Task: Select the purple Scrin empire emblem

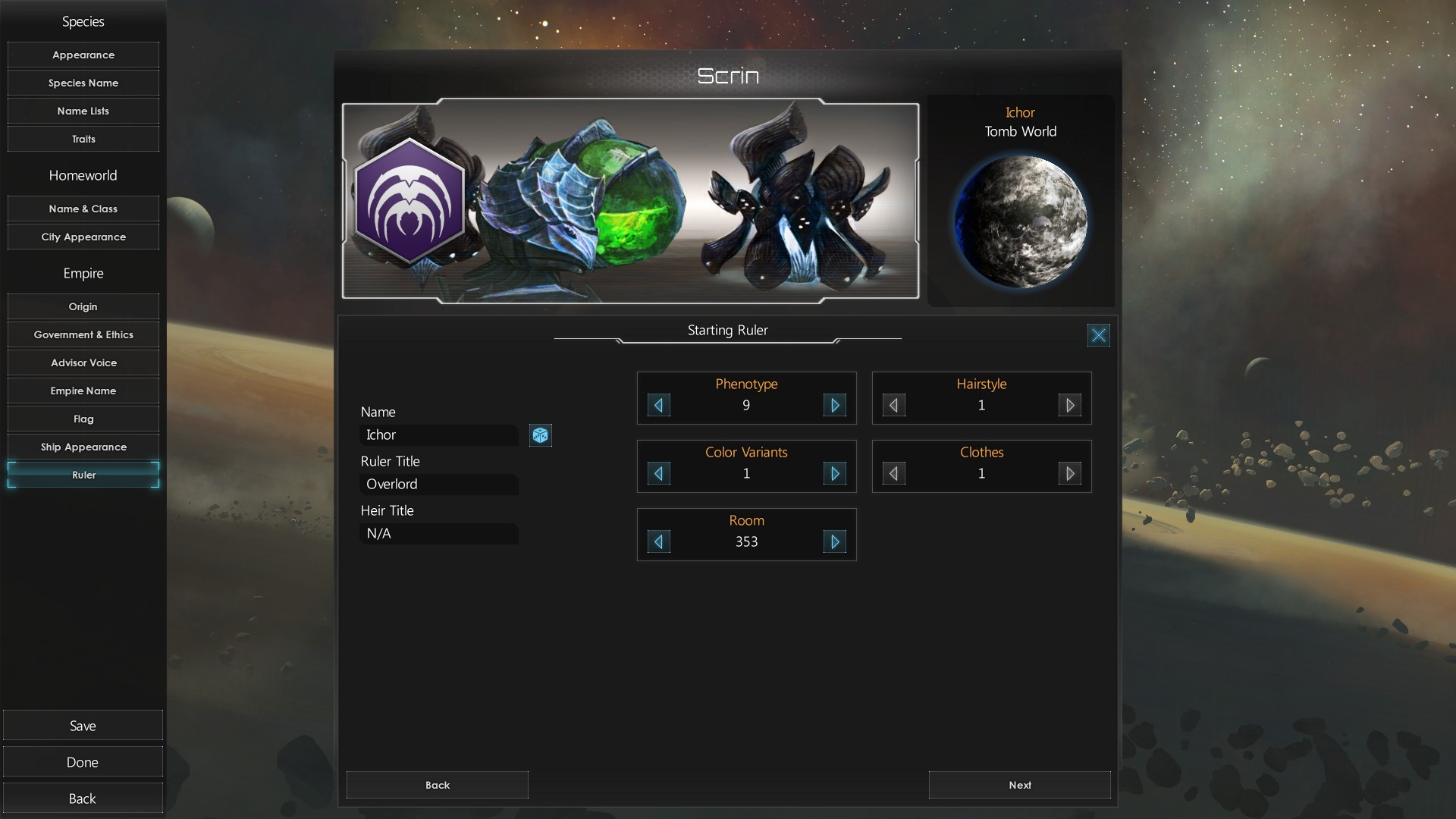Action: (409, 201)
